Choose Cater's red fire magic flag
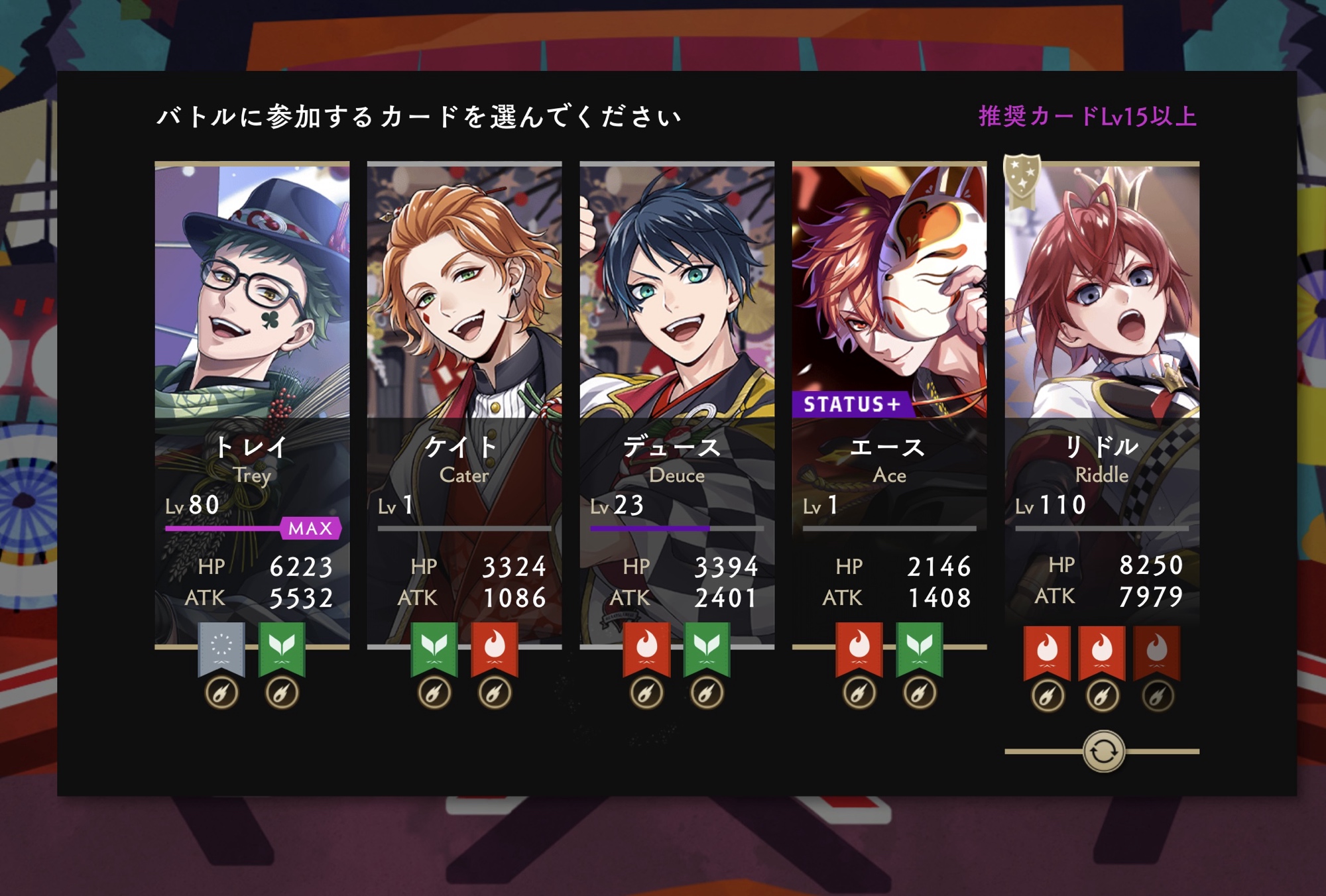The image size is (1326, 896). coord(495,648)
